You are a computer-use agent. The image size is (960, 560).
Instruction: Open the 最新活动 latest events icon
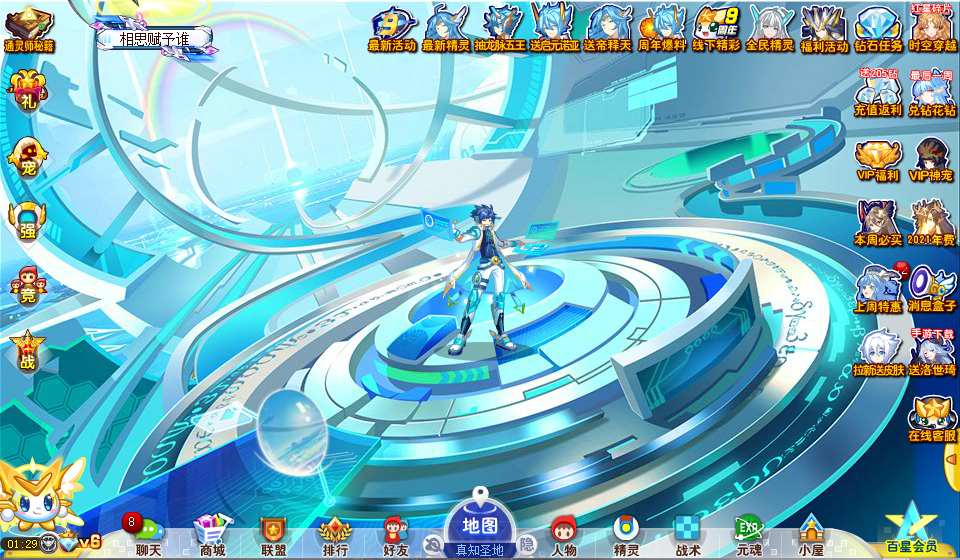click(x=394, y=28)
